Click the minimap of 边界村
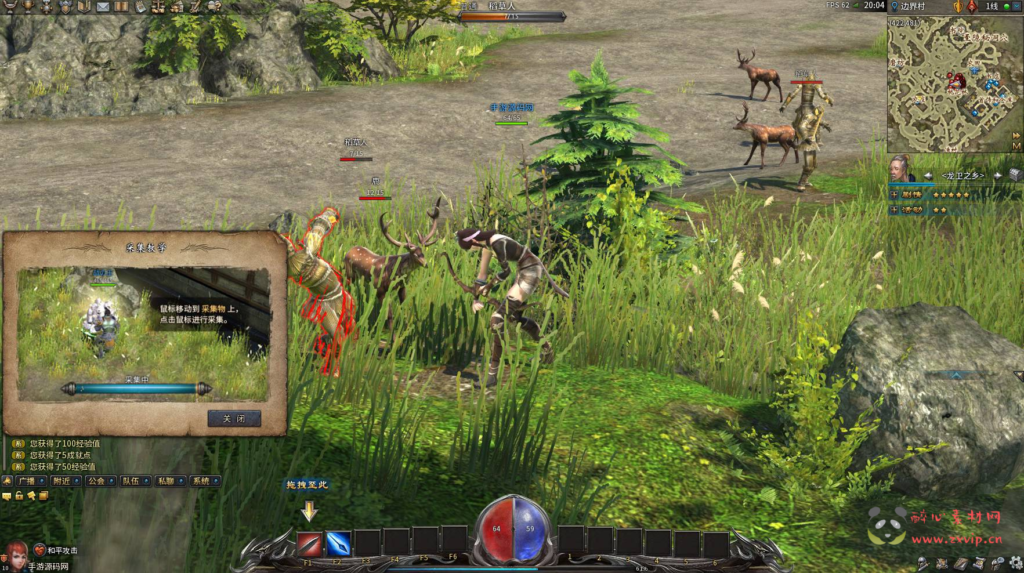 click(x=949, y=83)
